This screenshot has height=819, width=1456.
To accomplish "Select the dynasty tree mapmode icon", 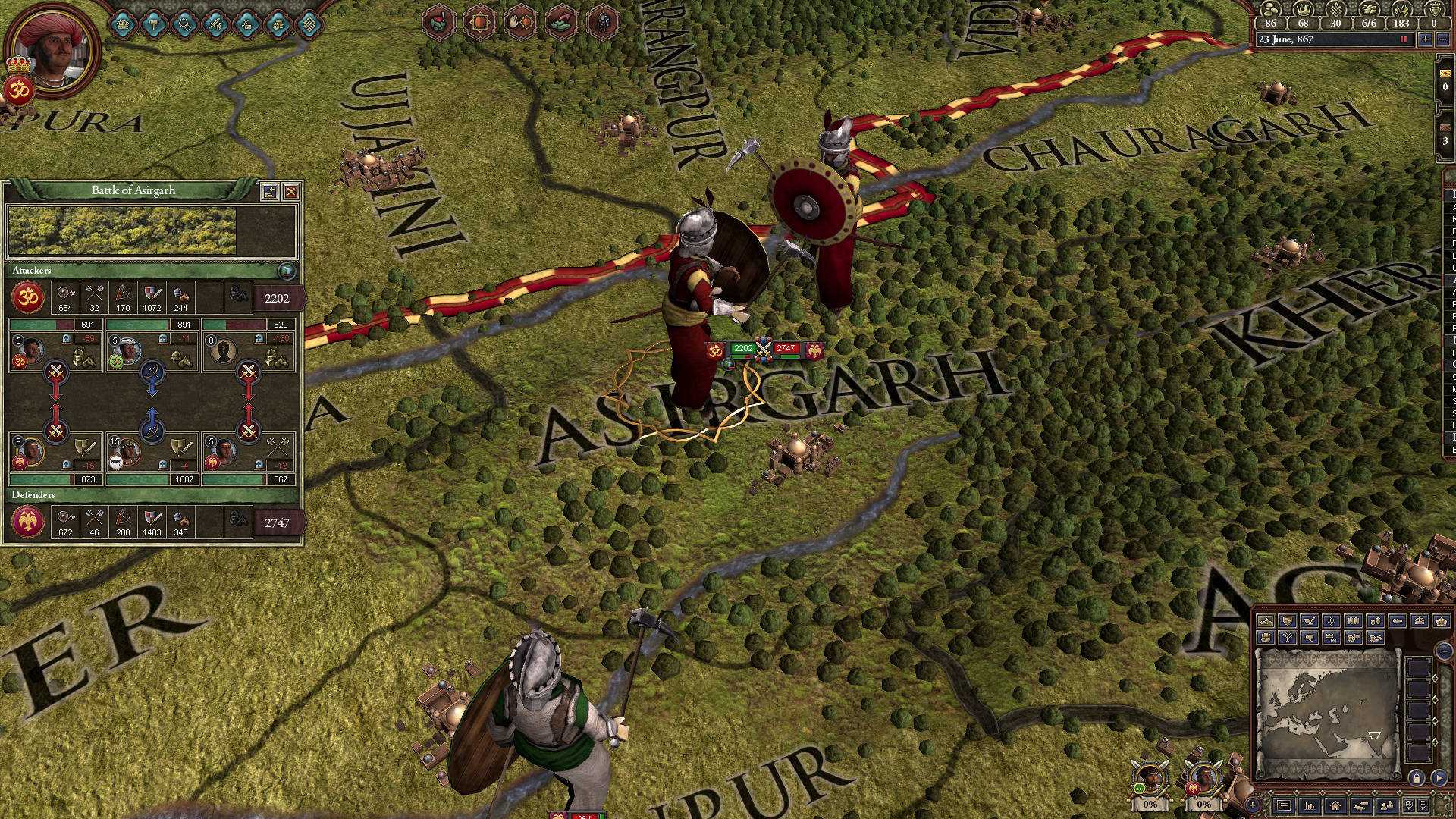I will coord(1288,638).
